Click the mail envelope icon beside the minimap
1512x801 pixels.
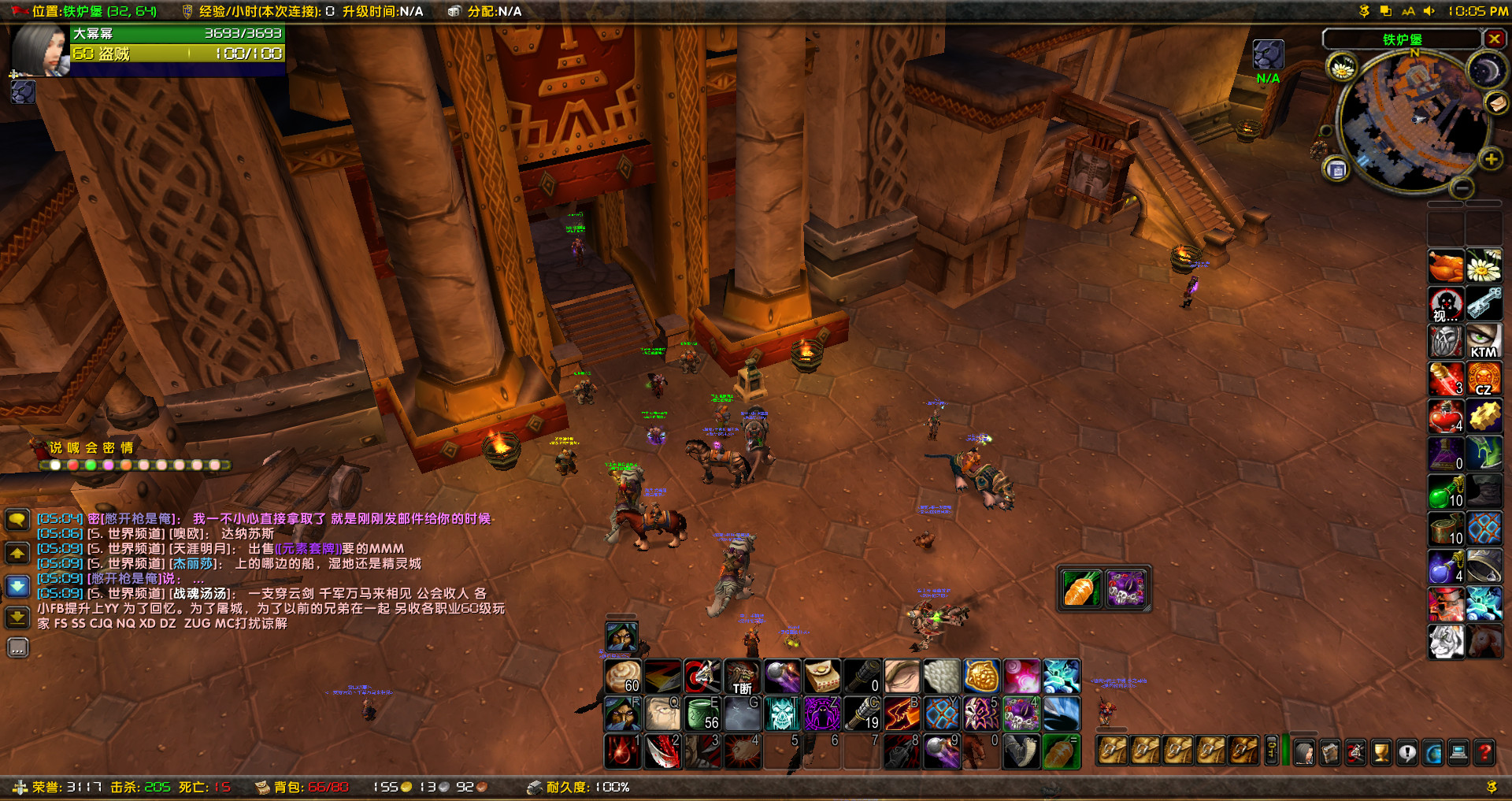pyautogui.click(x=1495, y=105)
